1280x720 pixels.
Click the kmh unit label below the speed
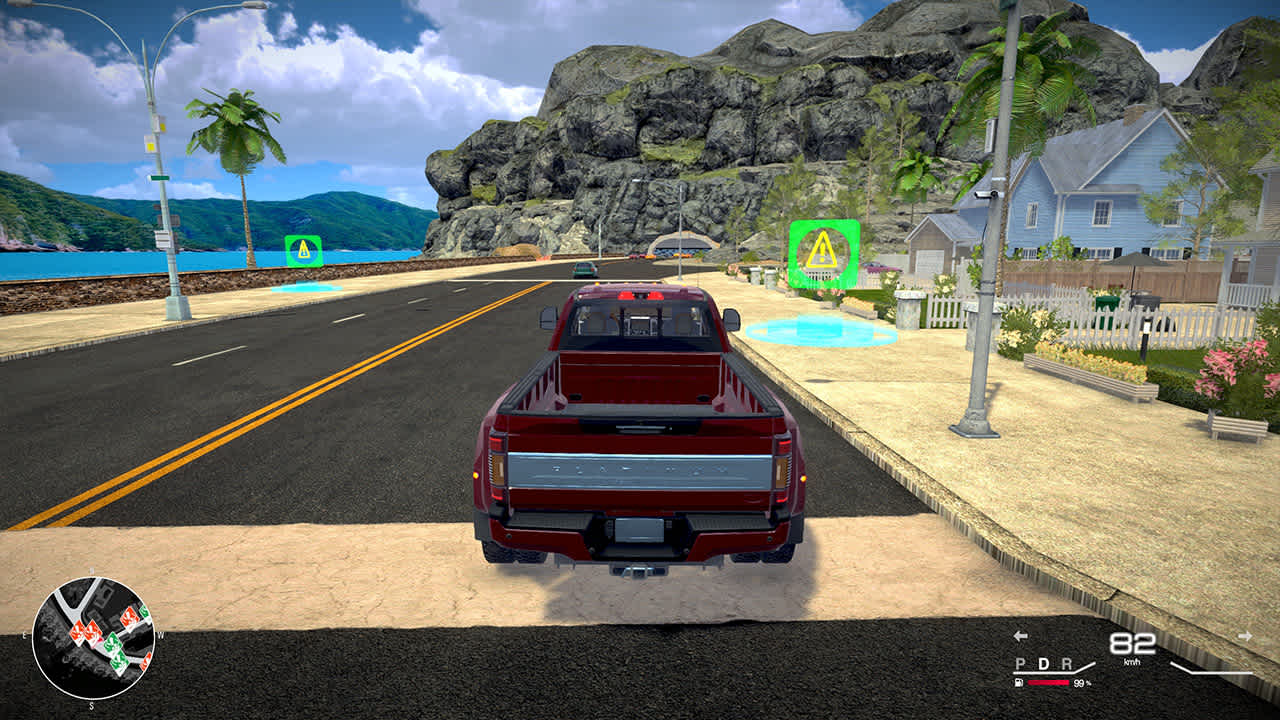[1132, 662]
